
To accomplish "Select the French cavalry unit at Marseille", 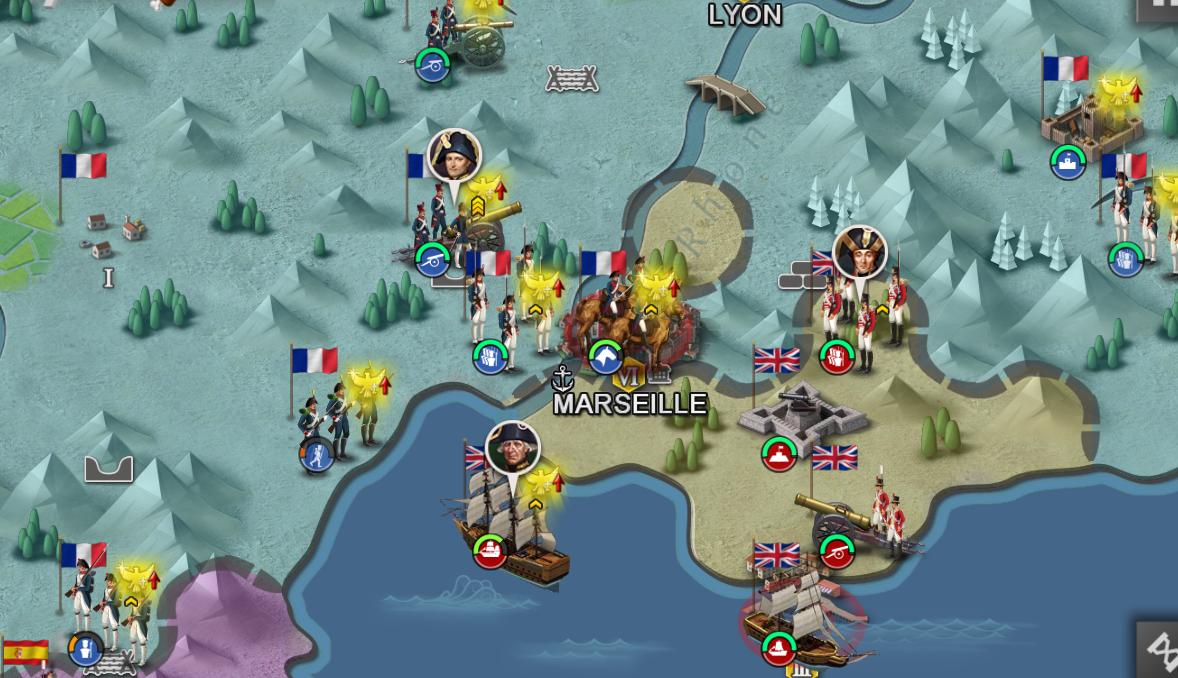I will coord(626,324).
